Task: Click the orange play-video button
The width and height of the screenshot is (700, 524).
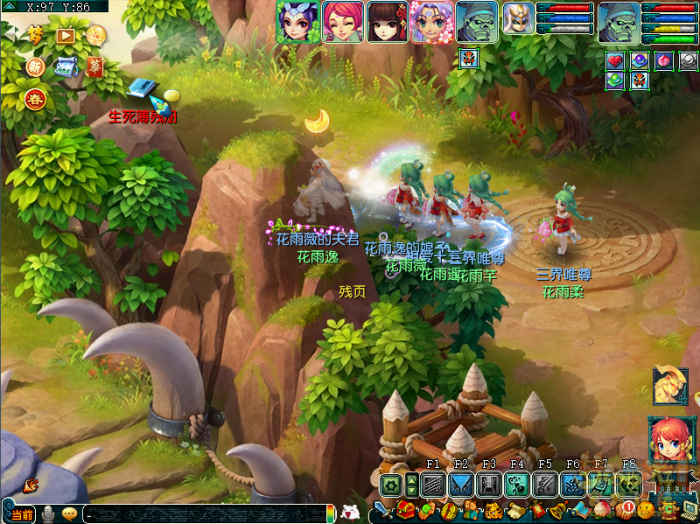Action: tap(66, 35)
